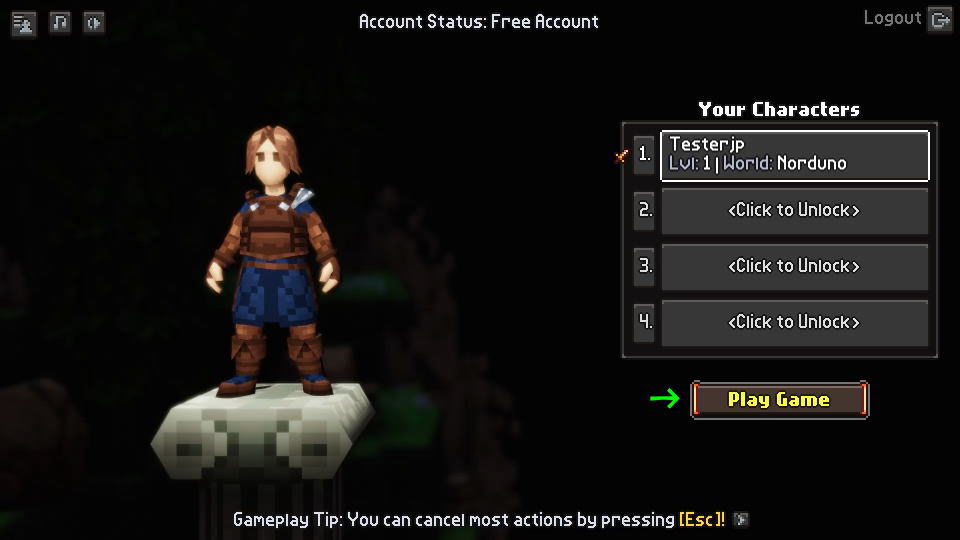Unlock character slot number 4
This screenshot has width=960, height=540.
[x=794, y=323]
